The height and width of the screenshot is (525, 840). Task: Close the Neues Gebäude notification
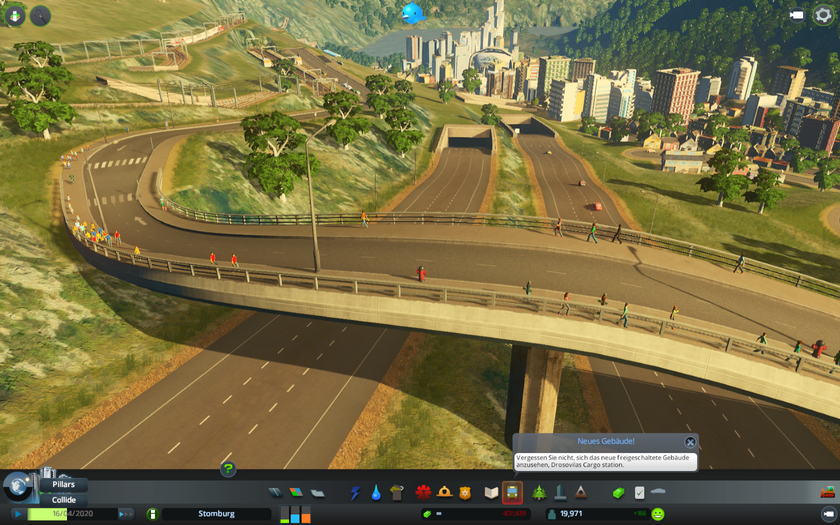[x=690, y=441]
